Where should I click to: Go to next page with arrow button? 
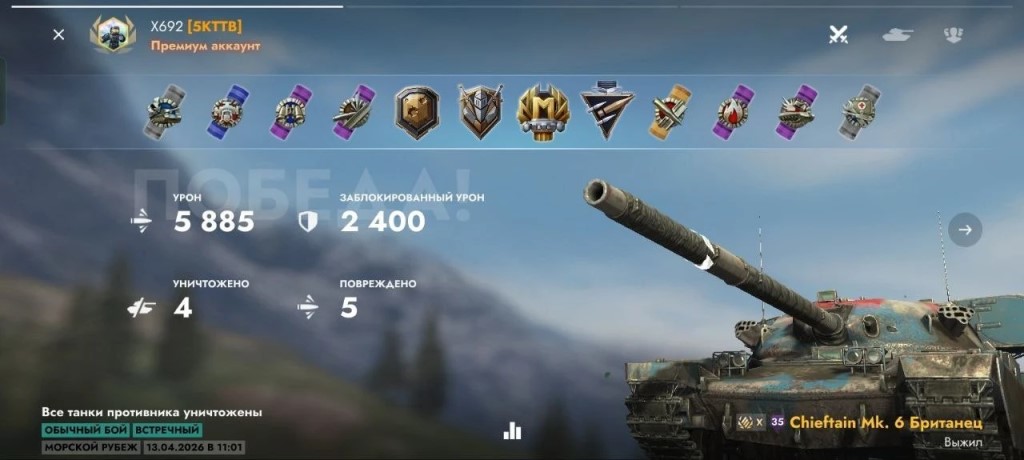point(965,229)
